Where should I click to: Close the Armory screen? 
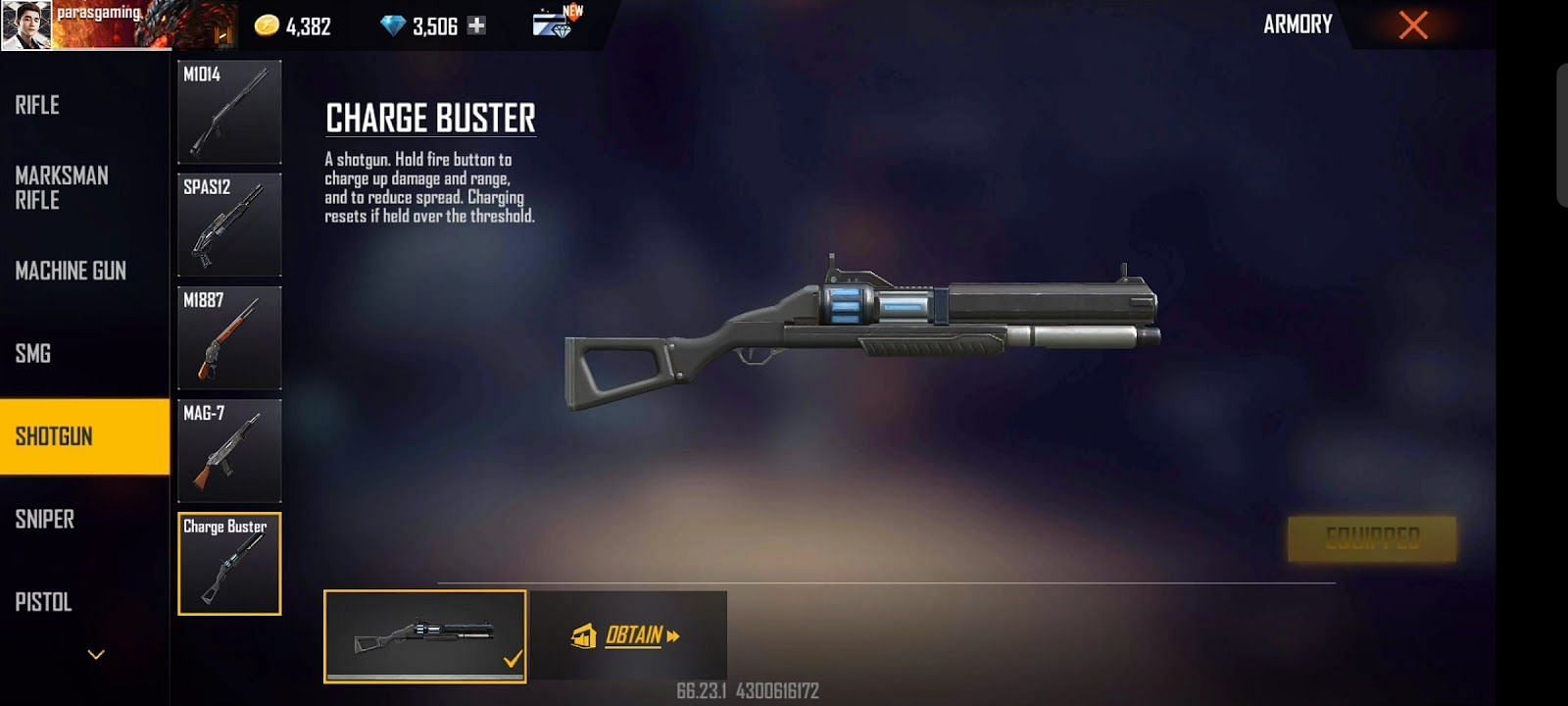(x=1412, y=25)
